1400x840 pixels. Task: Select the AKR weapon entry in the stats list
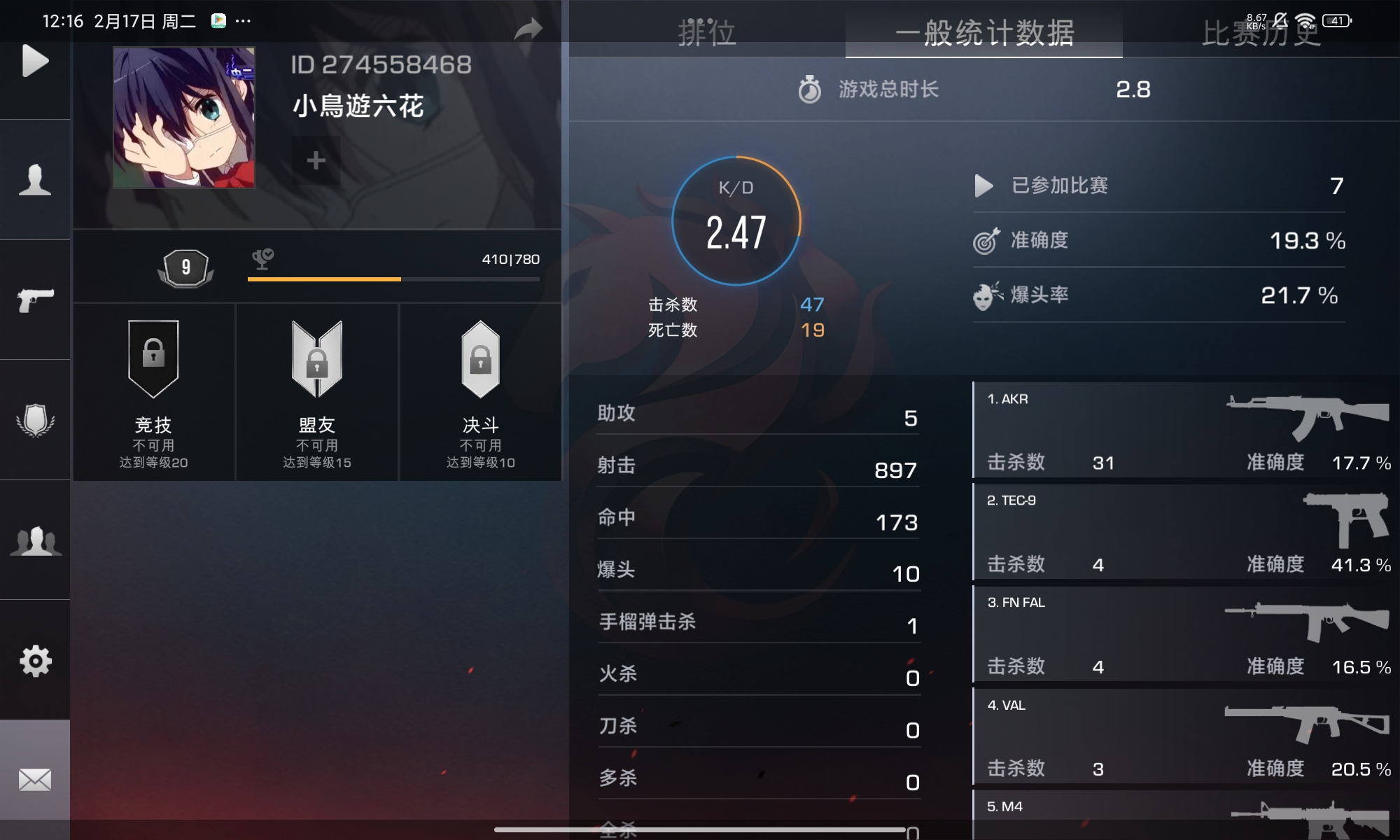1183,430
